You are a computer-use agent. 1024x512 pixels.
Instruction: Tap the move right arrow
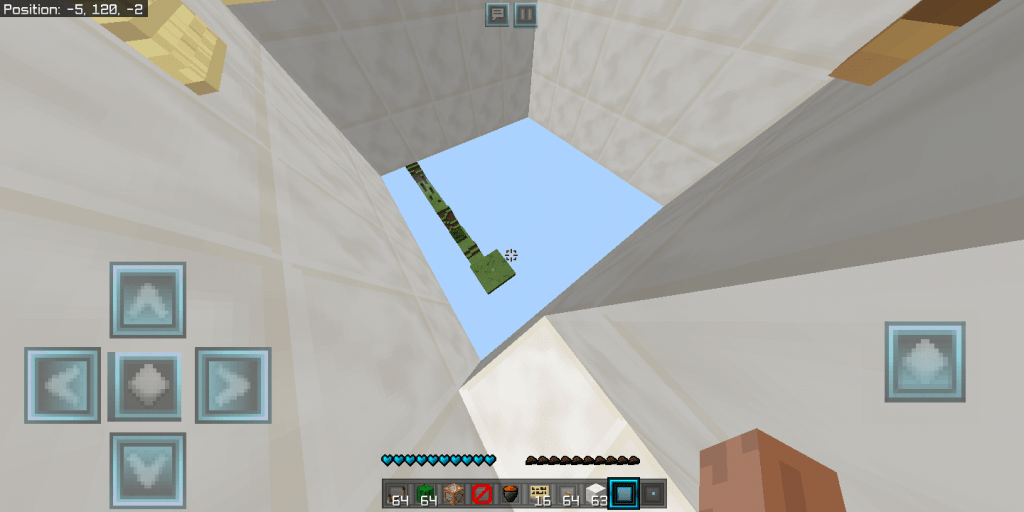[x=233, y=385]
